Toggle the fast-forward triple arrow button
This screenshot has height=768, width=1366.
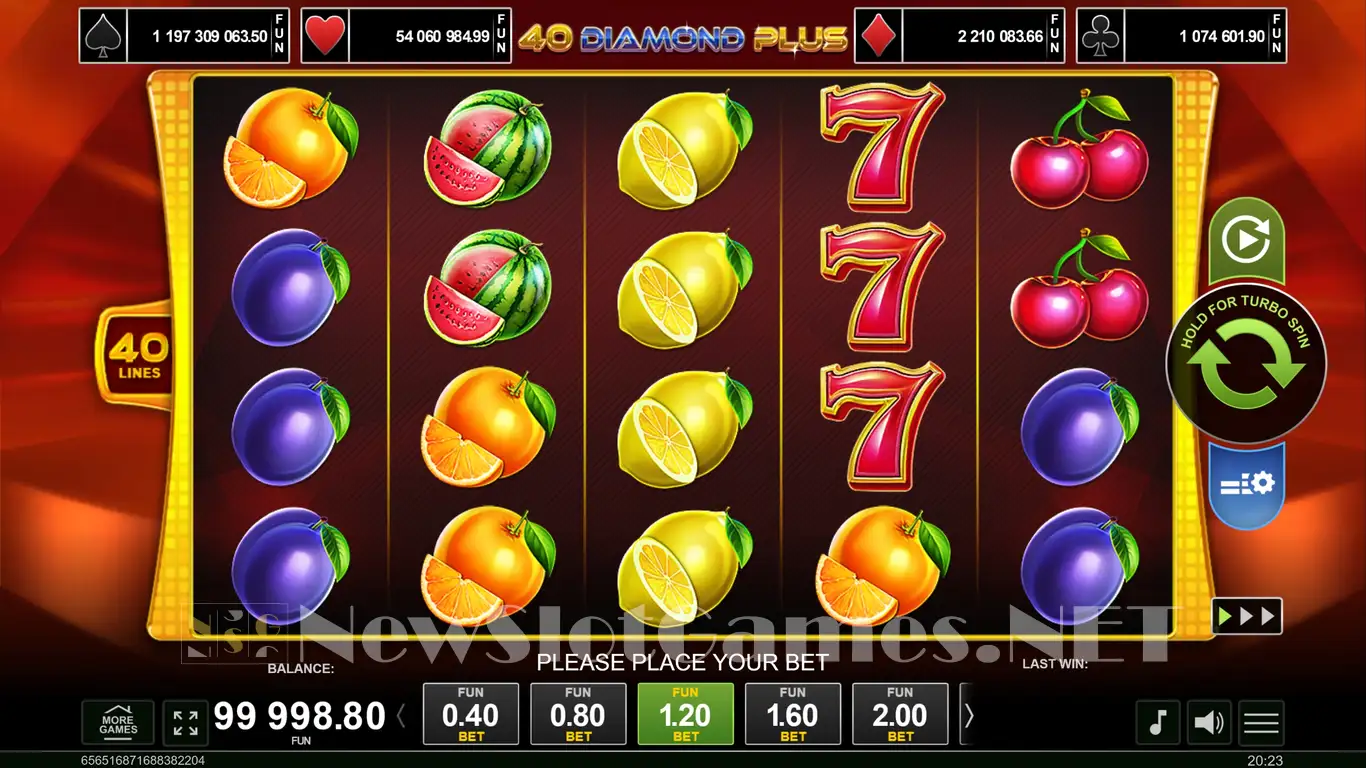tap(1246, 616)
